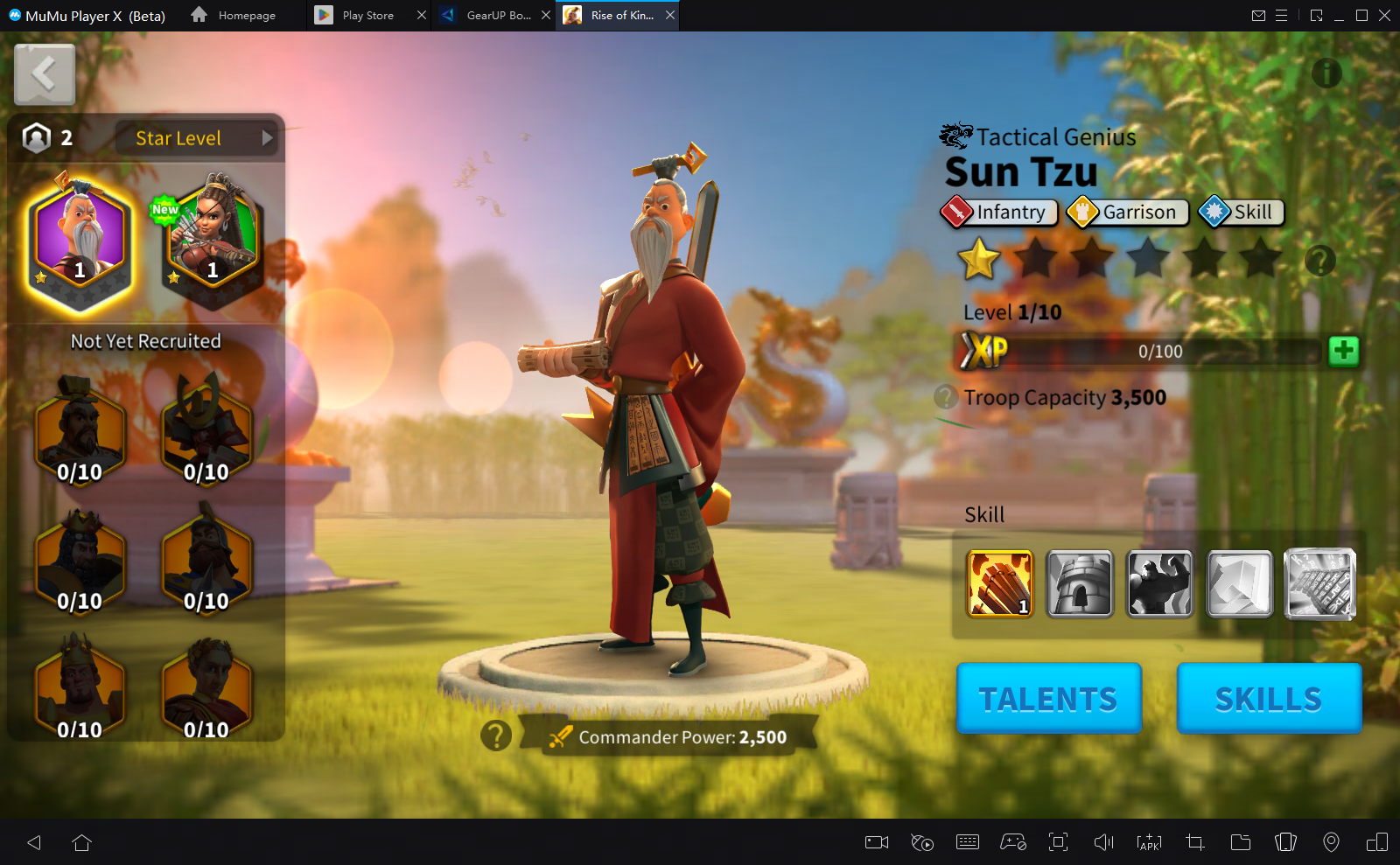Open the TALENTS screen

(1048, 698)
